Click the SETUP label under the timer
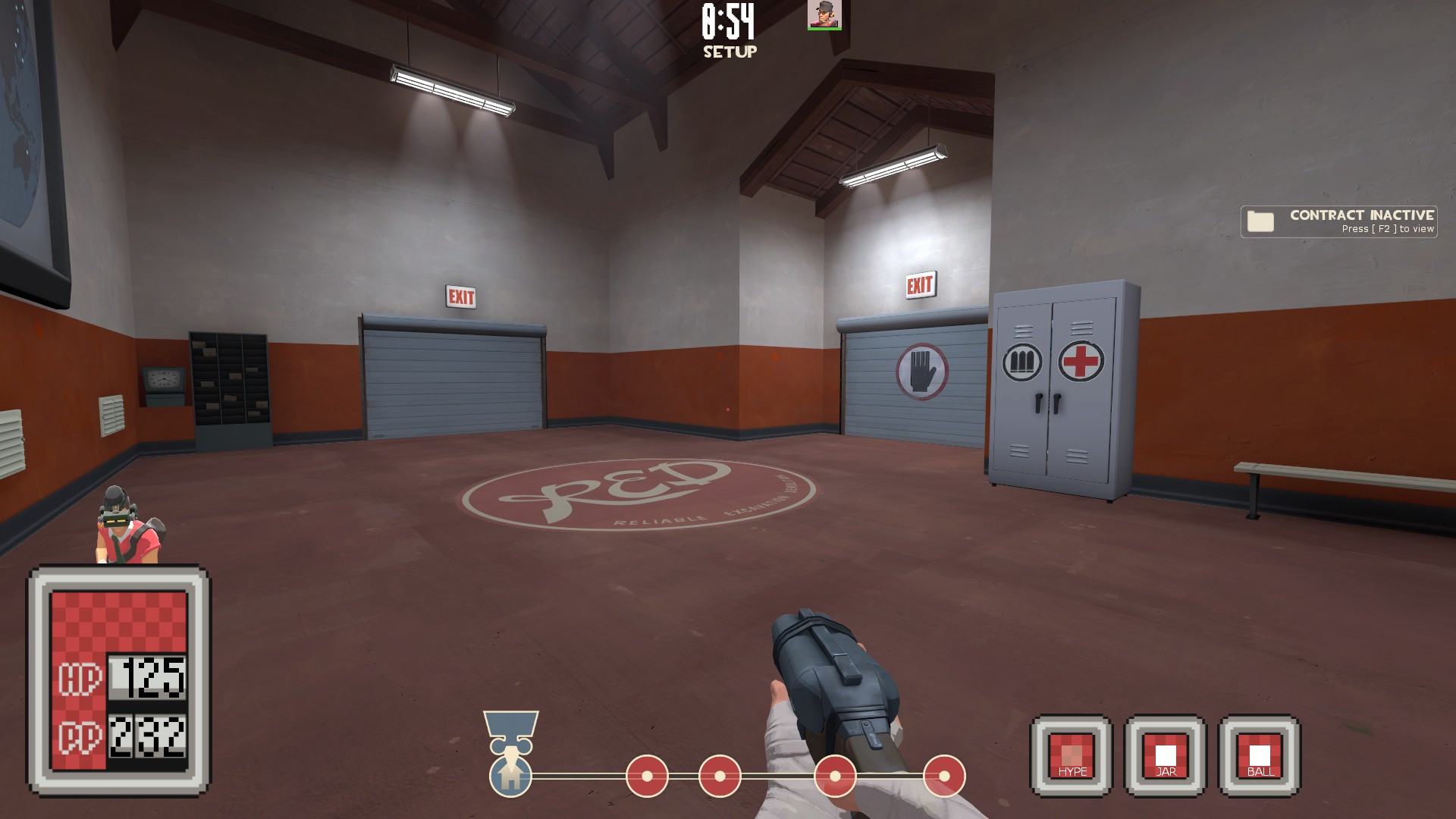1456x819 pixels. 729,52
